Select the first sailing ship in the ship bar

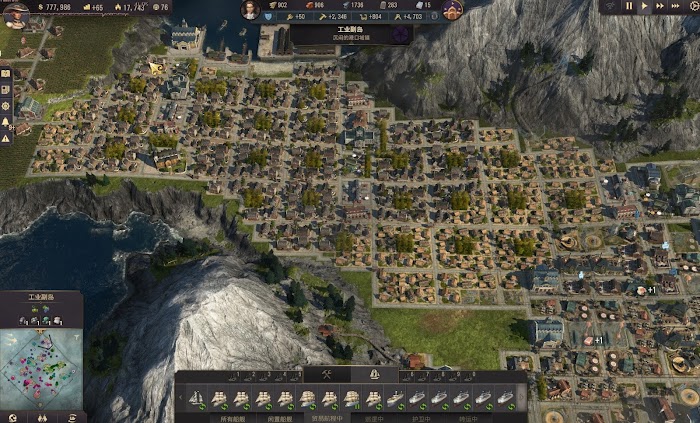coord(198,398)
